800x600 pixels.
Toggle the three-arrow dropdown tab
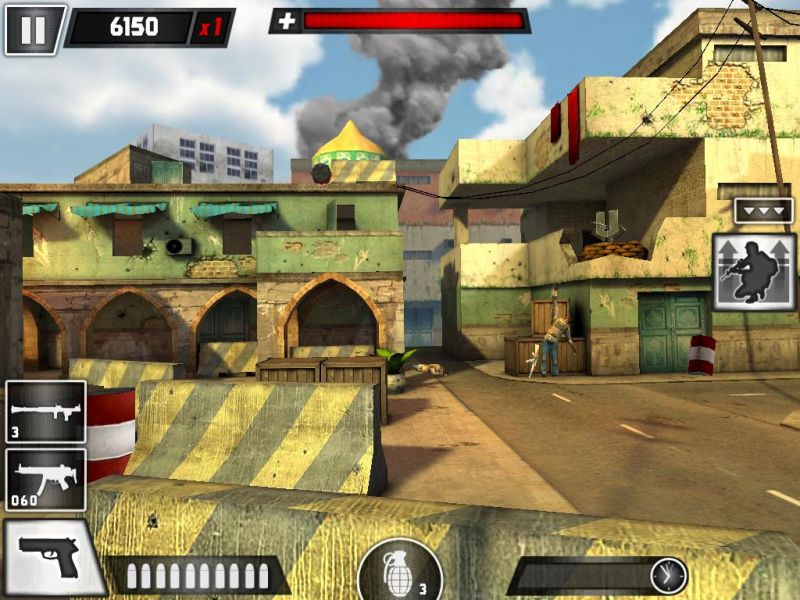(x=763, y=211)
